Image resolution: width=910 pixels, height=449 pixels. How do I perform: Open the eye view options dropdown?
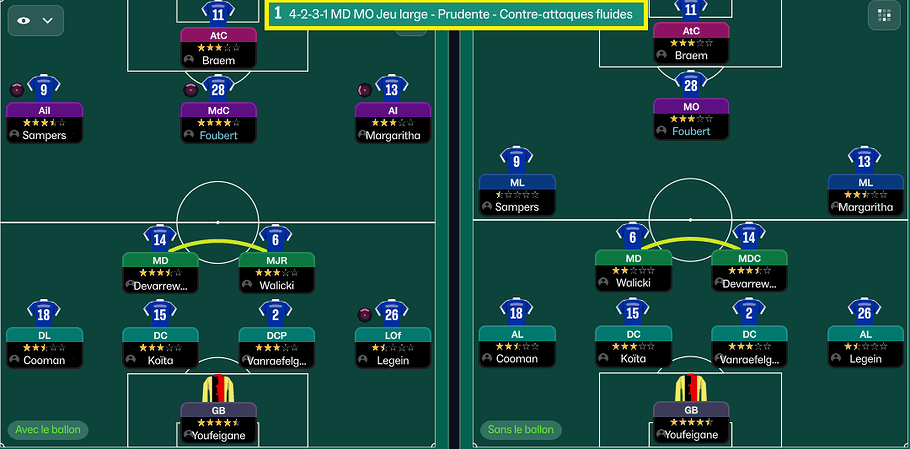[36, 20]
